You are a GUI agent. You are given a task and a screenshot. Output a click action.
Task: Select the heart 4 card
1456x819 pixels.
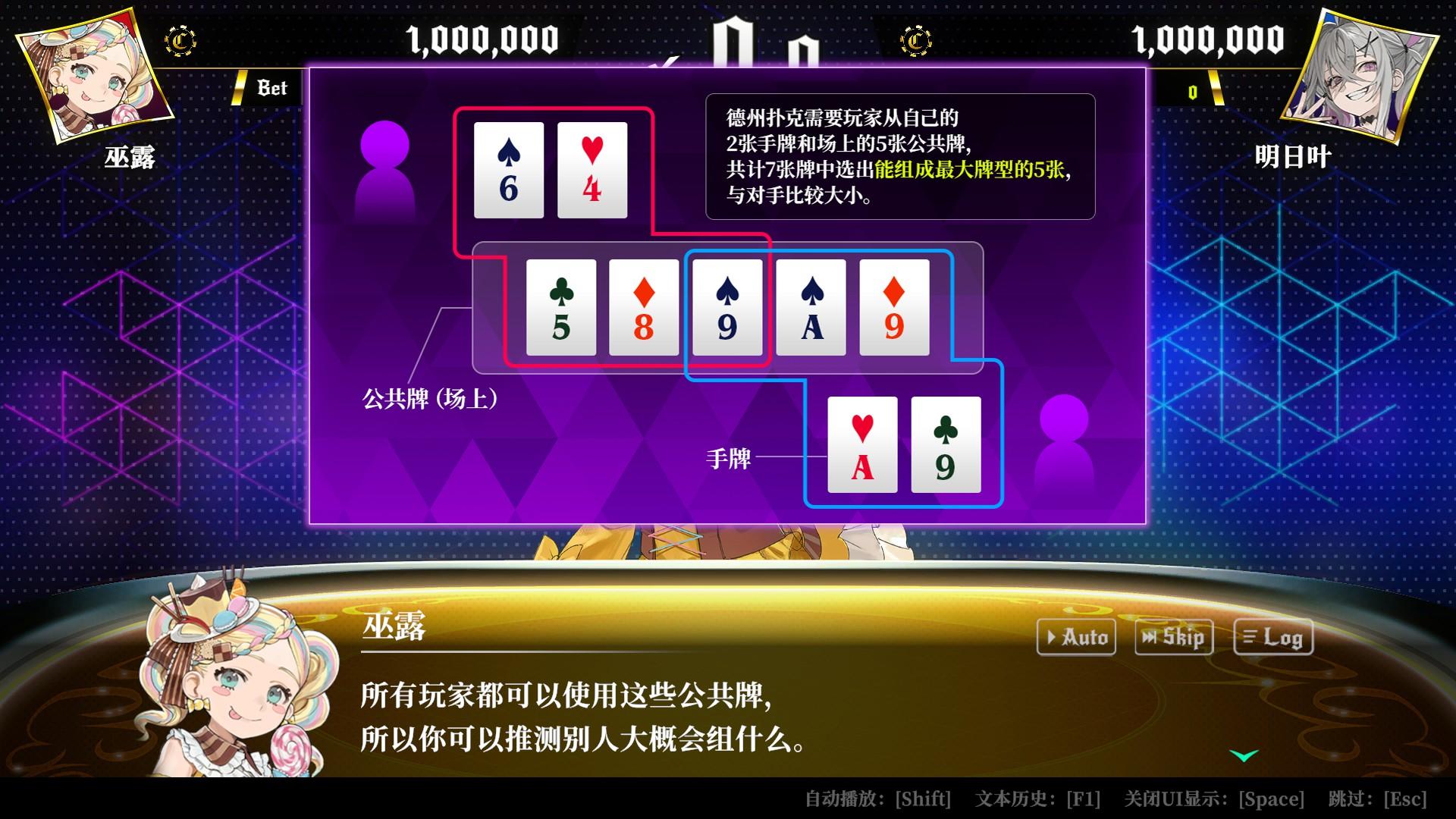592,169
